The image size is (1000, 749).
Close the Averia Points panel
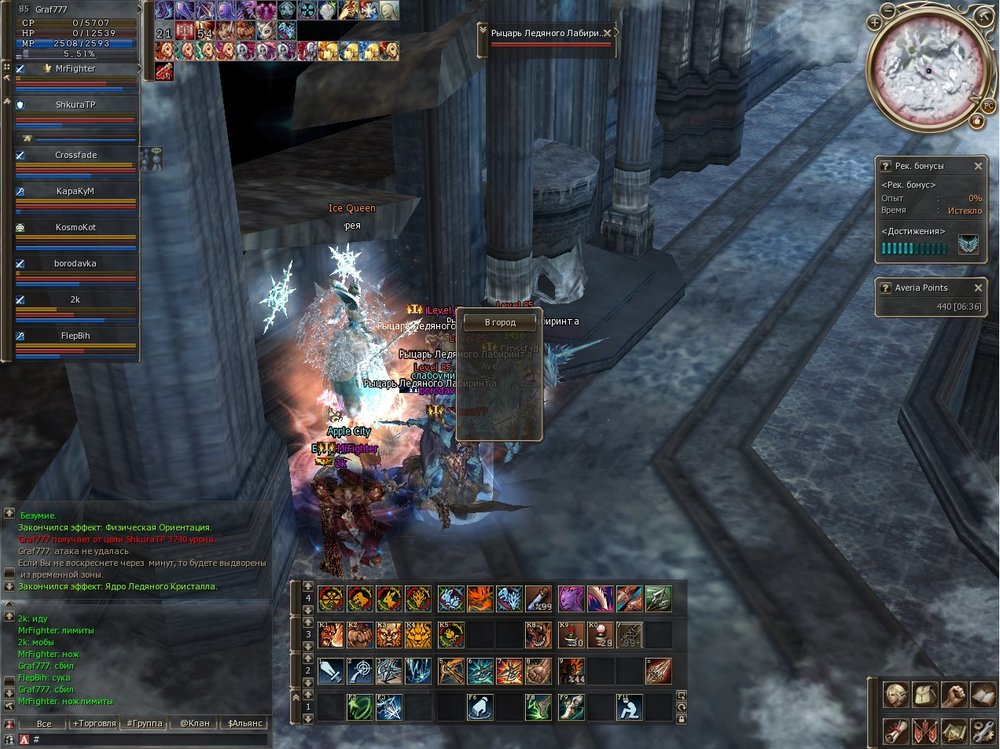click(x=978, y=288)
